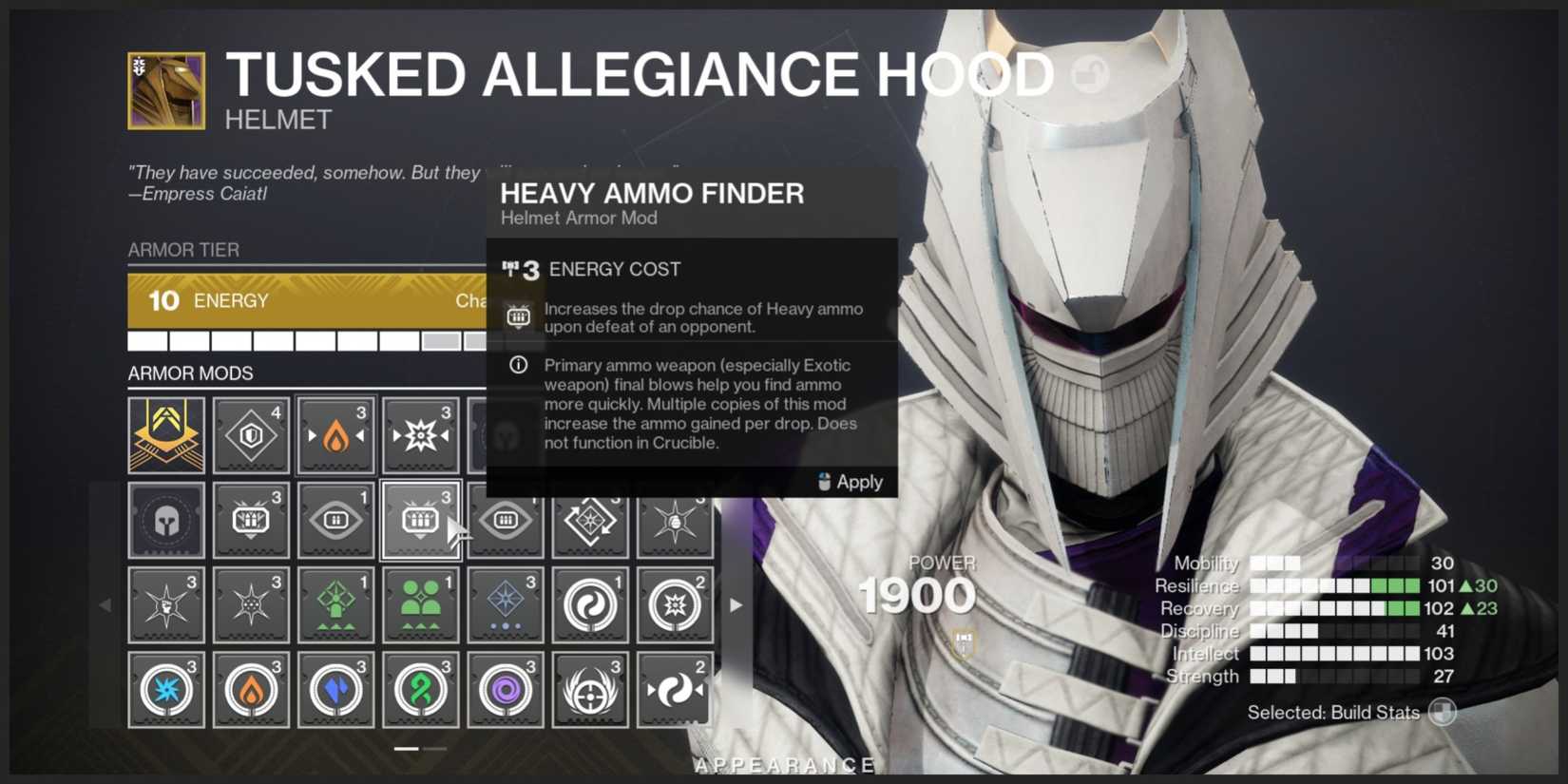Viewport: 1568px width, 784px height.
Task: Click the right arrow to see more mods
Action: [736, 604]
